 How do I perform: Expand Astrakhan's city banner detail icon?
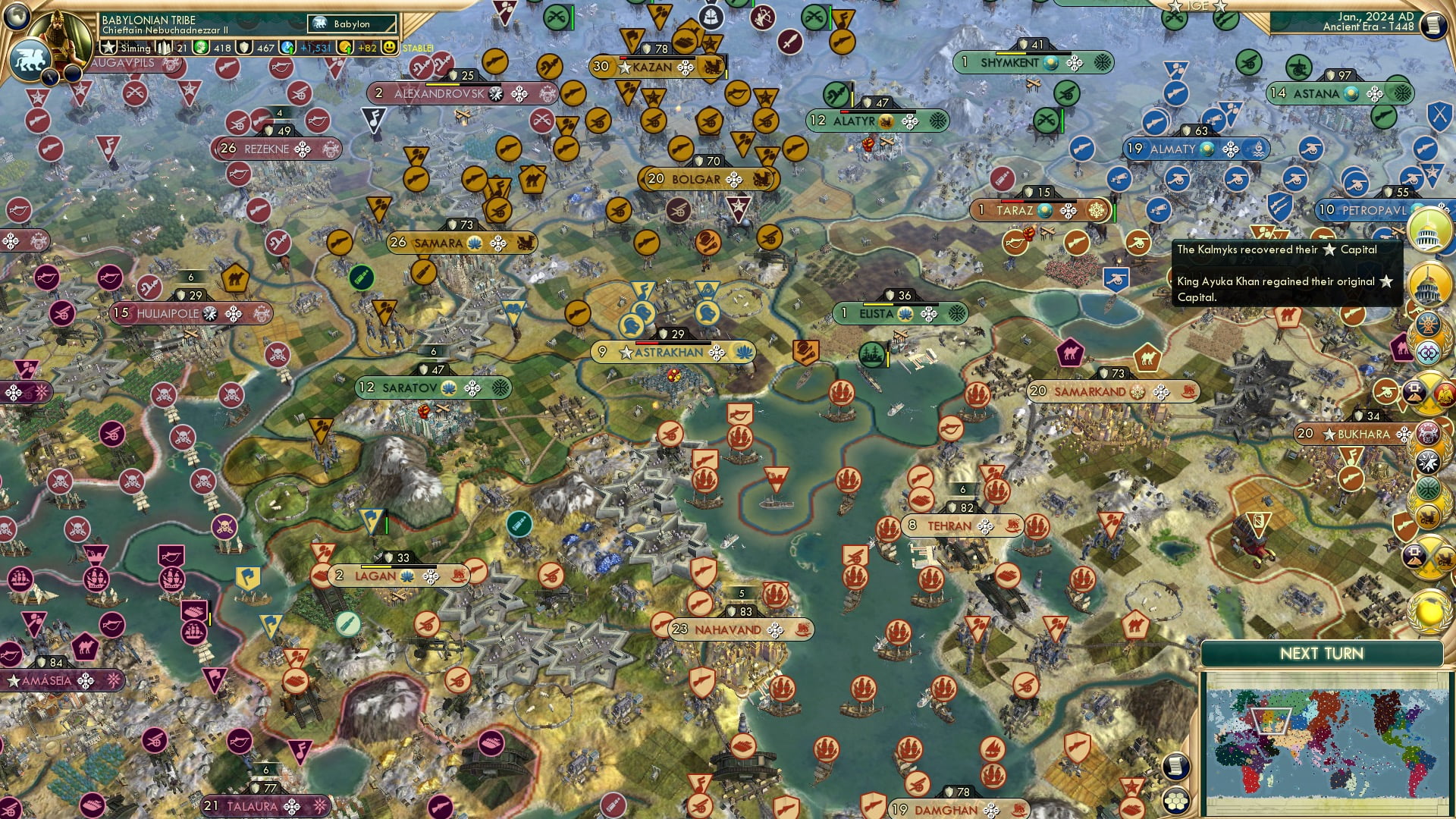click(x=717, y=352)
